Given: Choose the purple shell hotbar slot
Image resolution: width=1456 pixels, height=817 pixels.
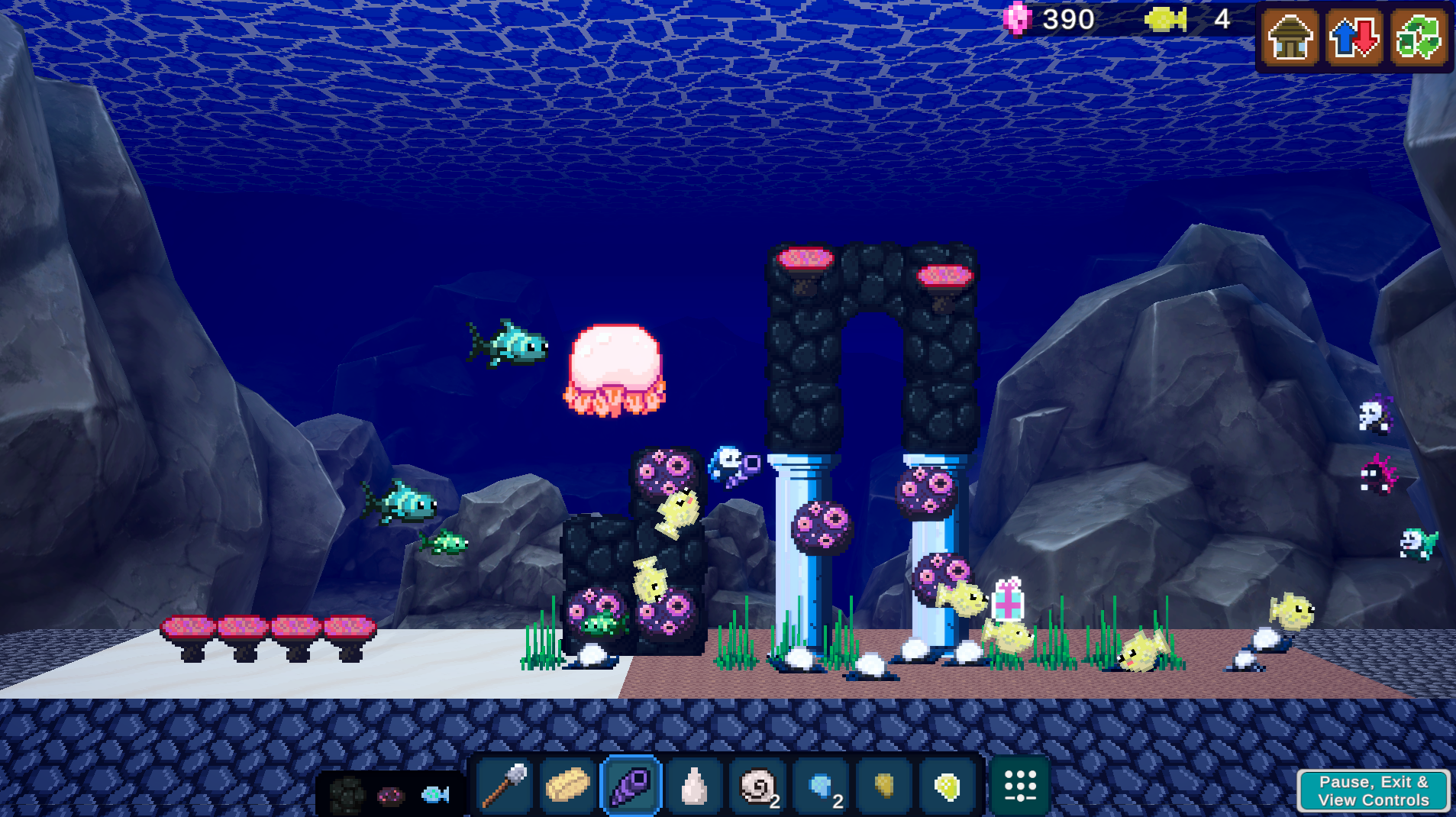Looking at the screenshot, I should point(631,786).
